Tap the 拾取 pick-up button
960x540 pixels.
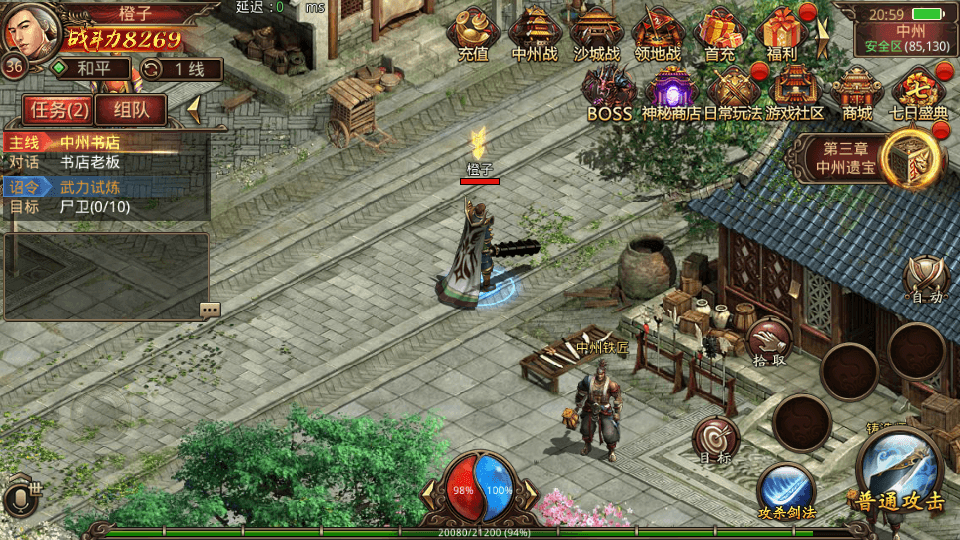point(768,340)
